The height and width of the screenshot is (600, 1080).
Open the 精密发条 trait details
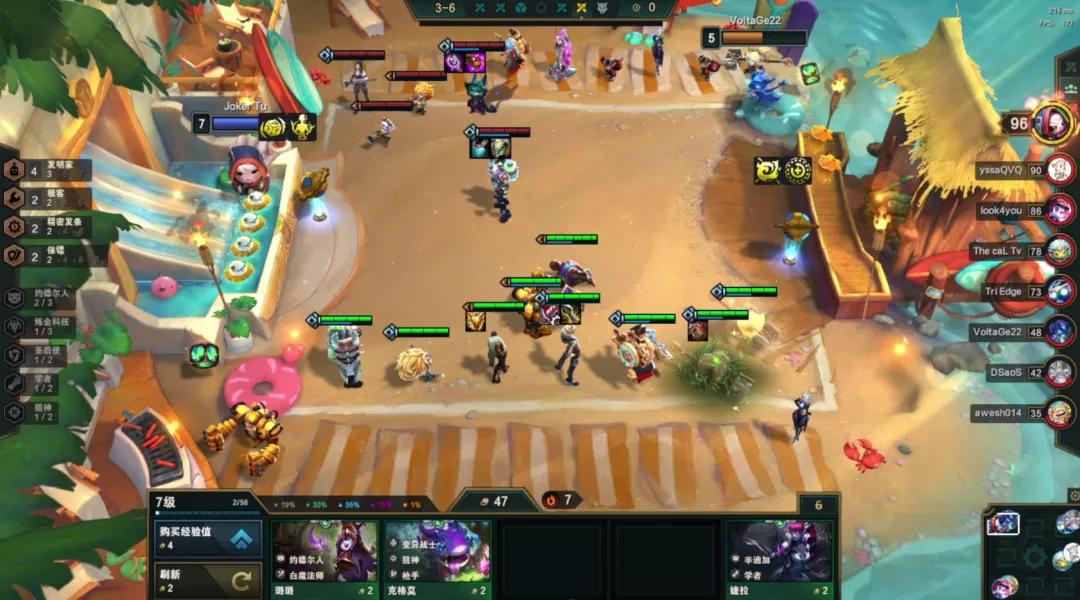[x=48, y=227]
